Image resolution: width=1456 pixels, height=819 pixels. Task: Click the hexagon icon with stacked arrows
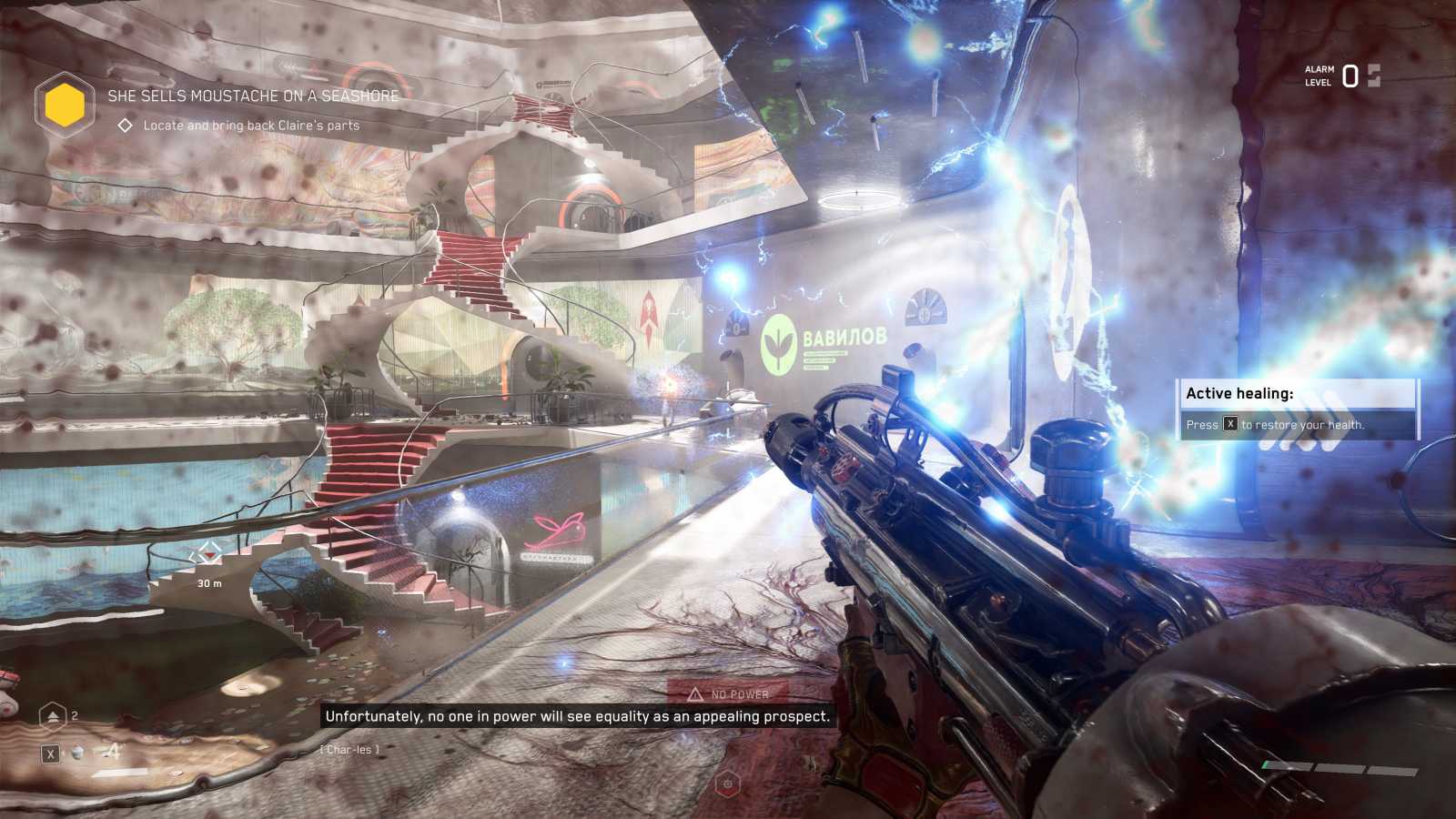pyautogui.click(x=53, y=717)
